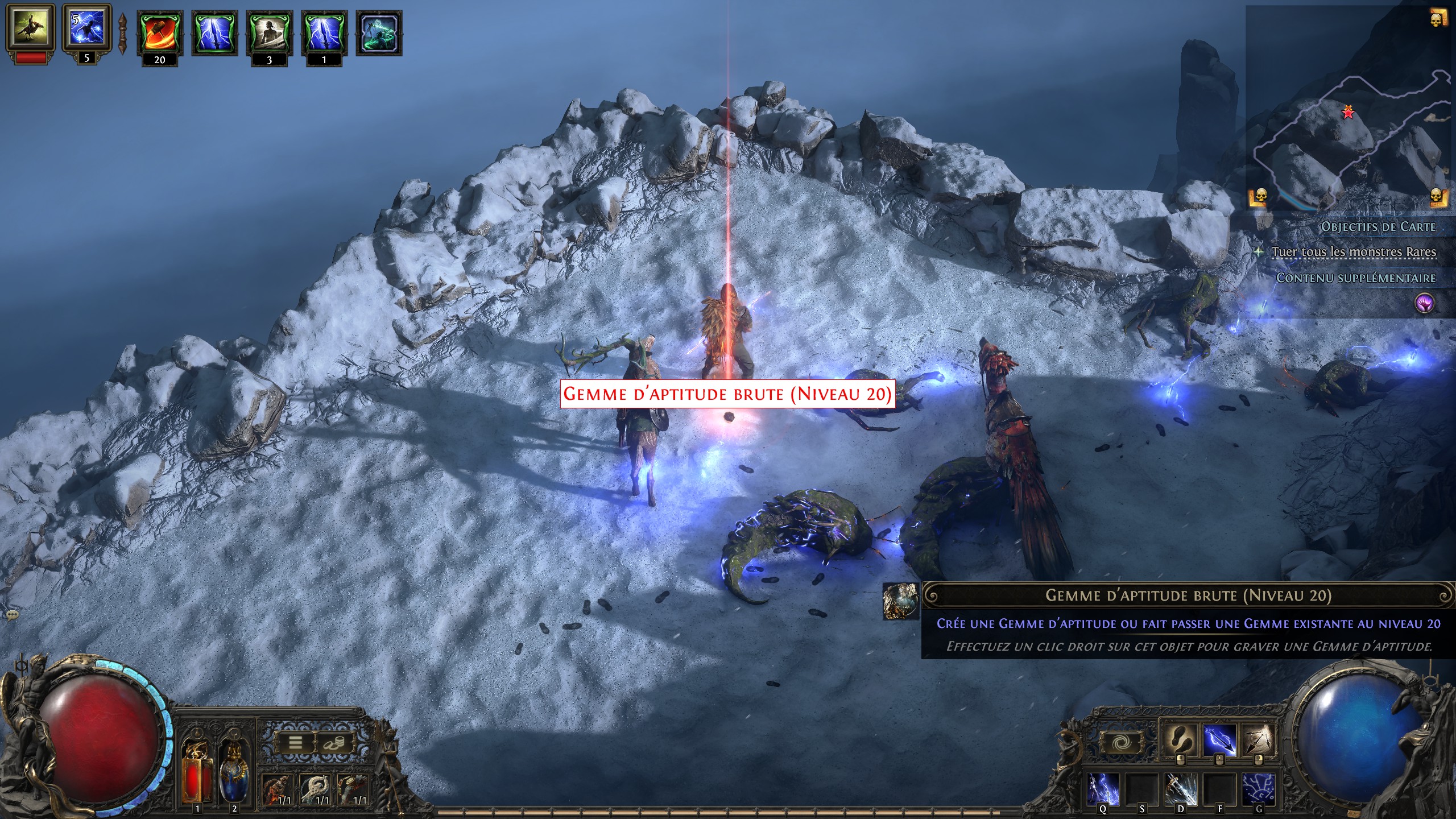The width and height of the screenshot is (1456, 819).
Task: Activate the Q lightning strike skill
Action: click(x=1103, y=789)
